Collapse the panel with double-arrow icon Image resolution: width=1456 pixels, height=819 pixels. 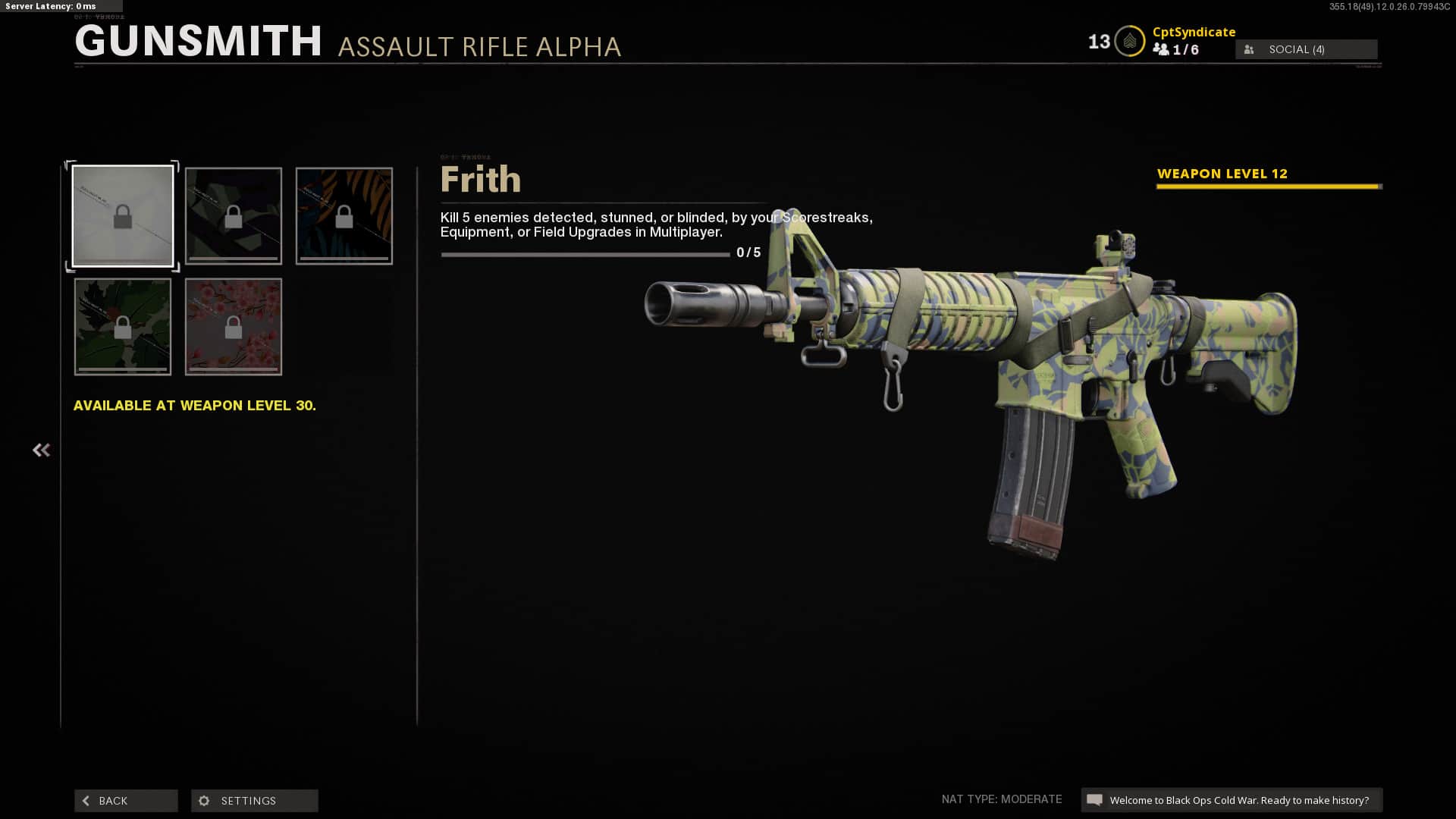(41, 450)
